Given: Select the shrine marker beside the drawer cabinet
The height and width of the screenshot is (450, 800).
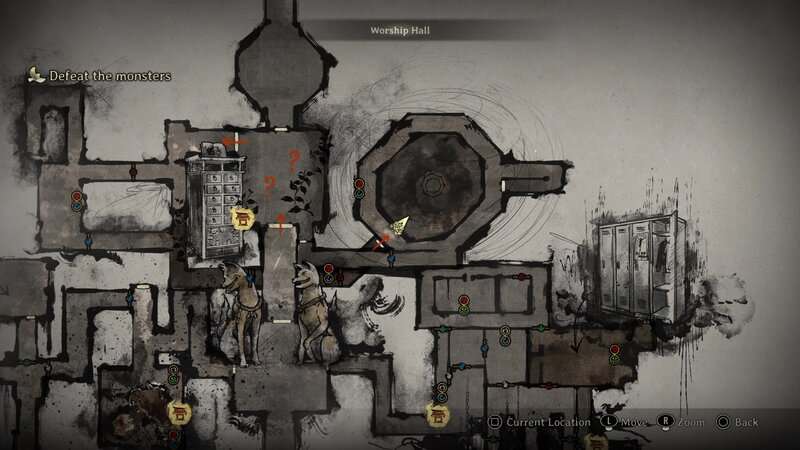Looking at the screenshot, I should [241, 217].
